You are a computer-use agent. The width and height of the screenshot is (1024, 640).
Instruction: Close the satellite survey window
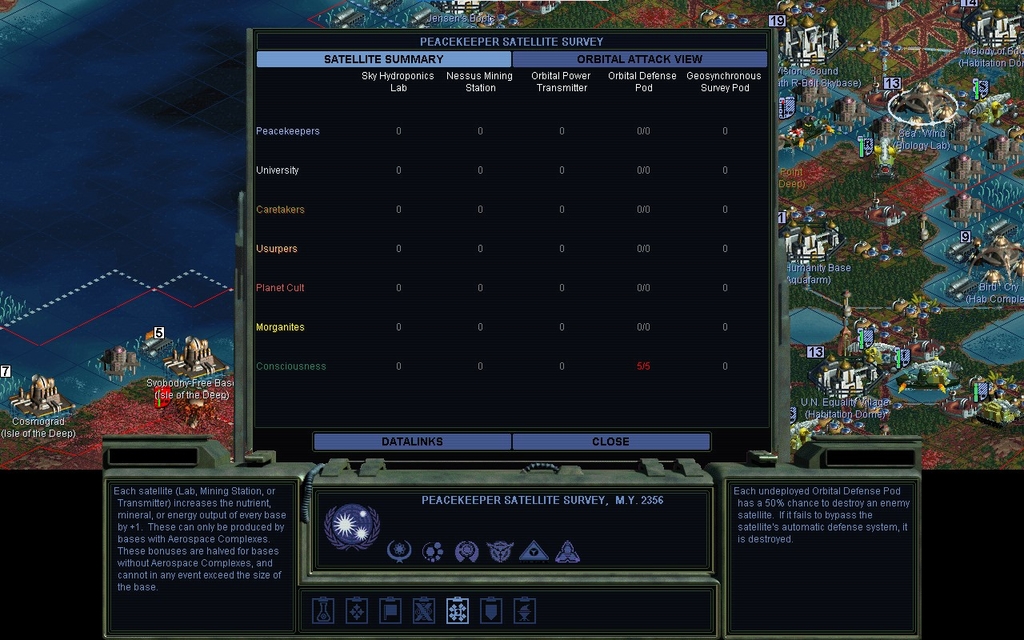[610, 441]
